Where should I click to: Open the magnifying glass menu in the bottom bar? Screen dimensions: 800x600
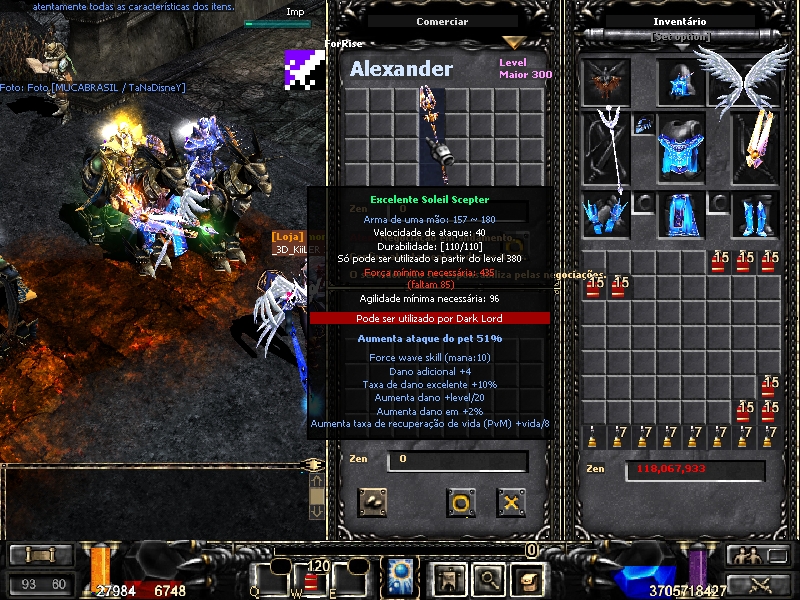click(x=489, y=577)
